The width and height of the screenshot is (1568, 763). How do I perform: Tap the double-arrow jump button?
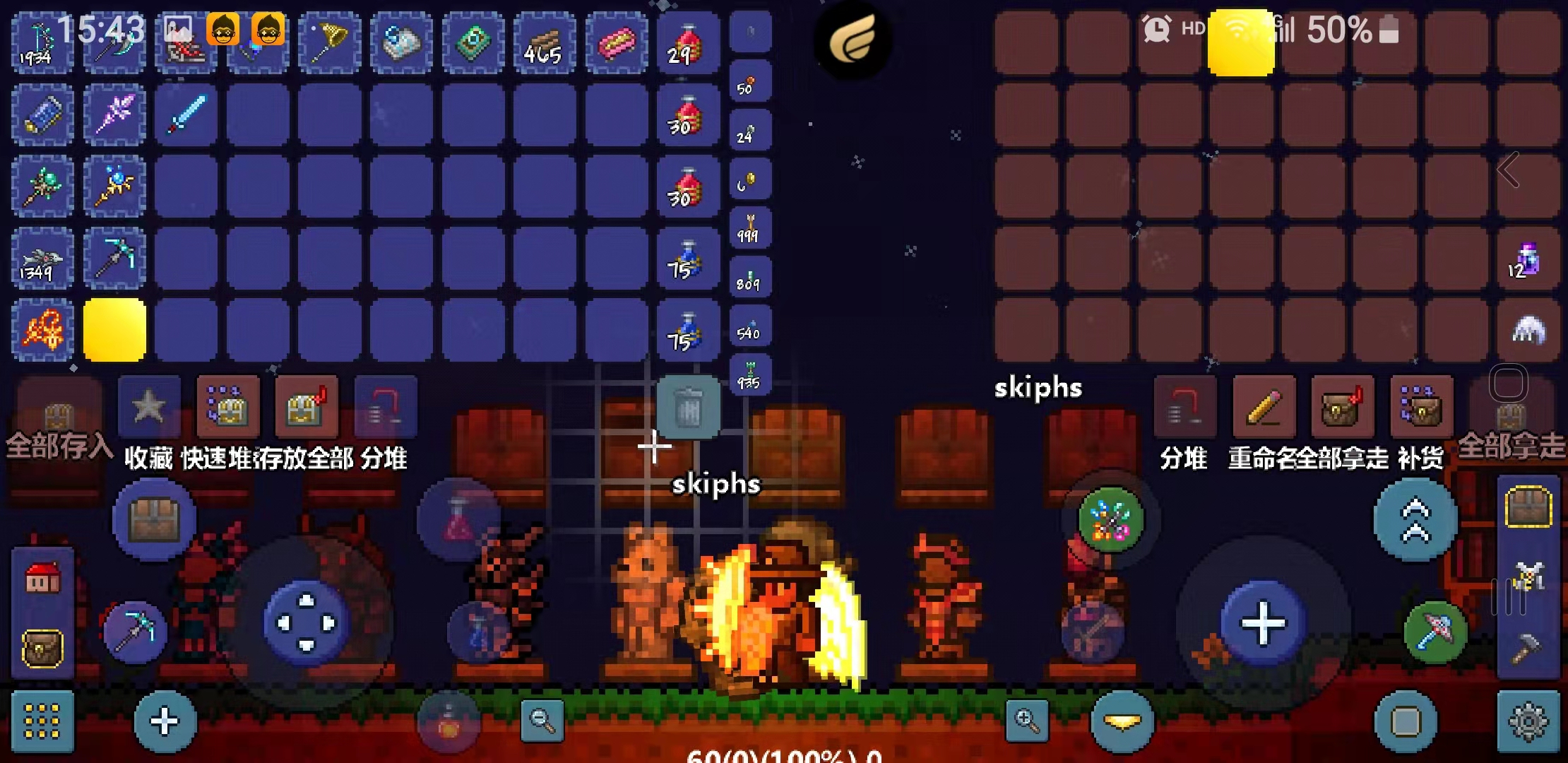[1415, 520]
